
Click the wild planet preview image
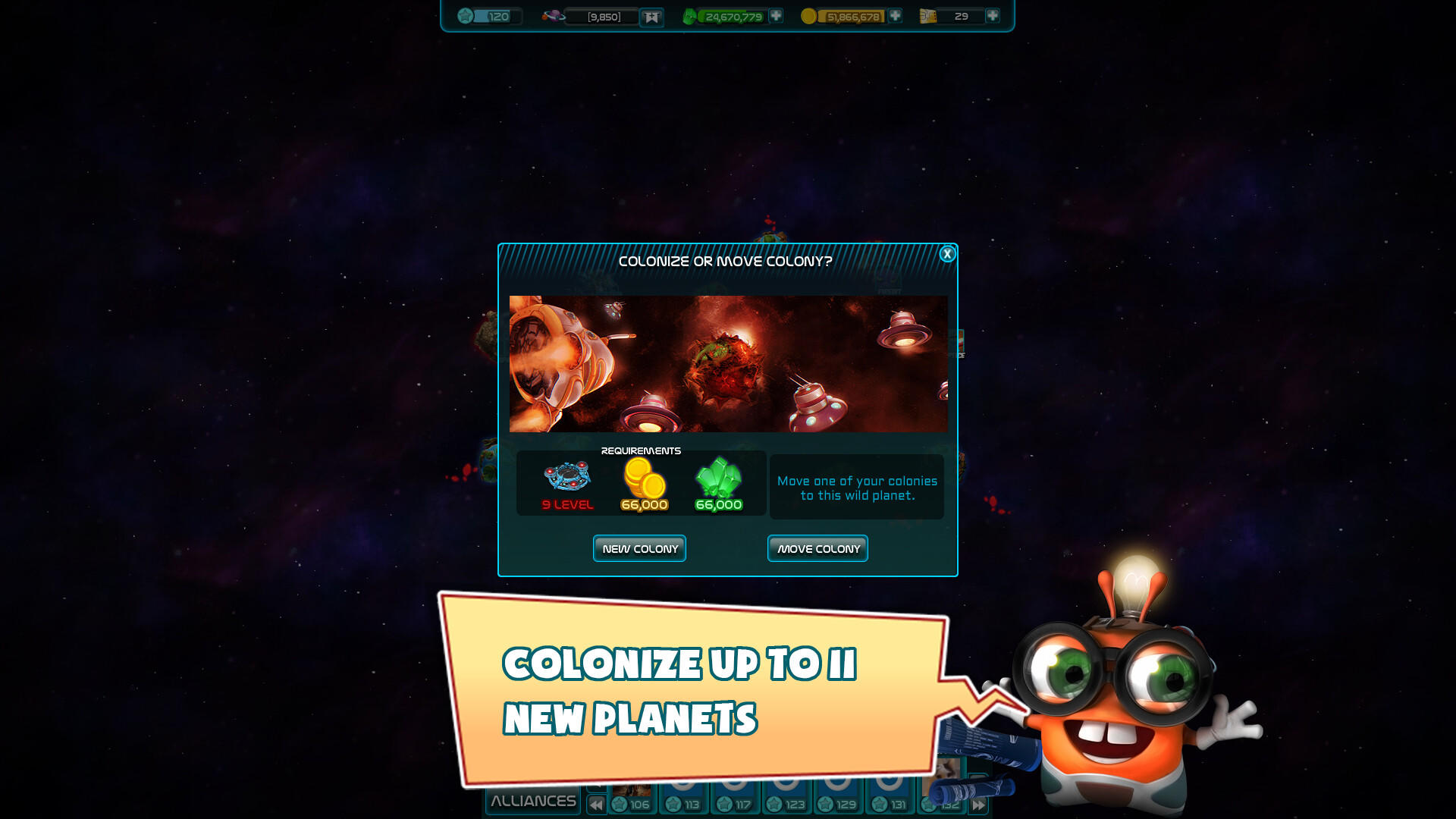[728, 364]
